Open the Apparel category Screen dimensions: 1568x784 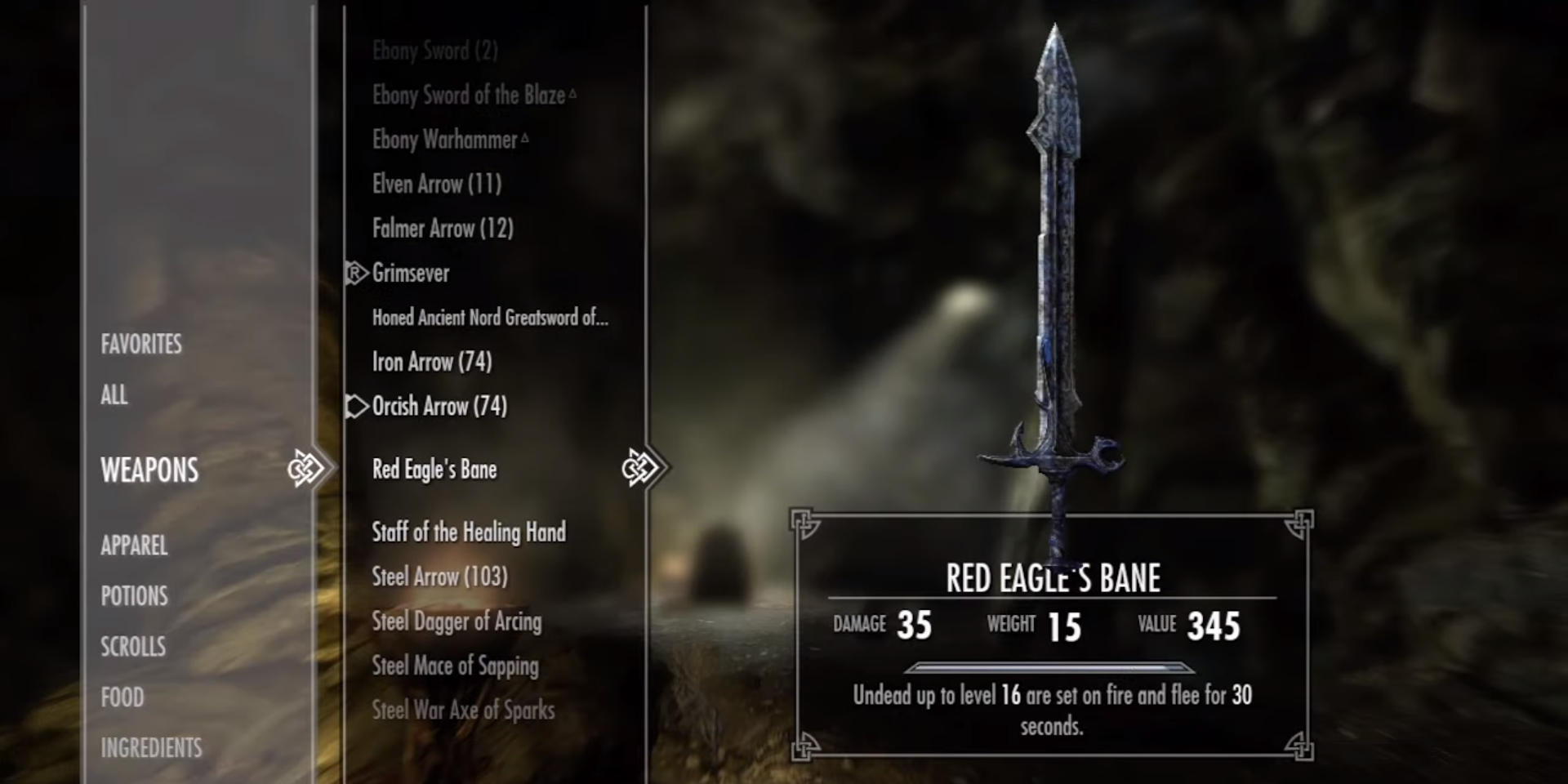pos(134,546)
